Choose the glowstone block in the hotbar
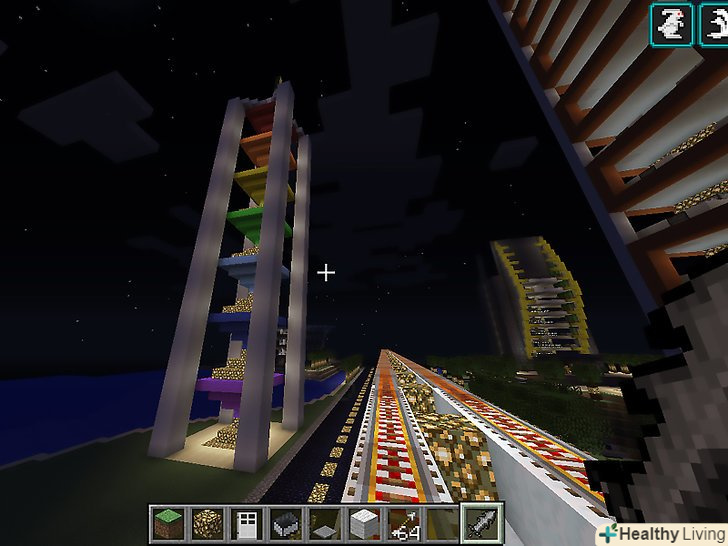The height and width of the screenshot is (546, 728). point(206,523)
